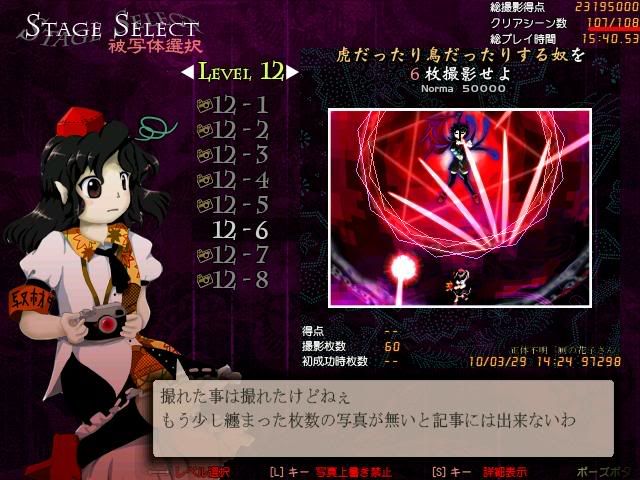This screenshot has width=640, height=480.
Task: Choose scene 12 - 8
Action: point(240,280)
